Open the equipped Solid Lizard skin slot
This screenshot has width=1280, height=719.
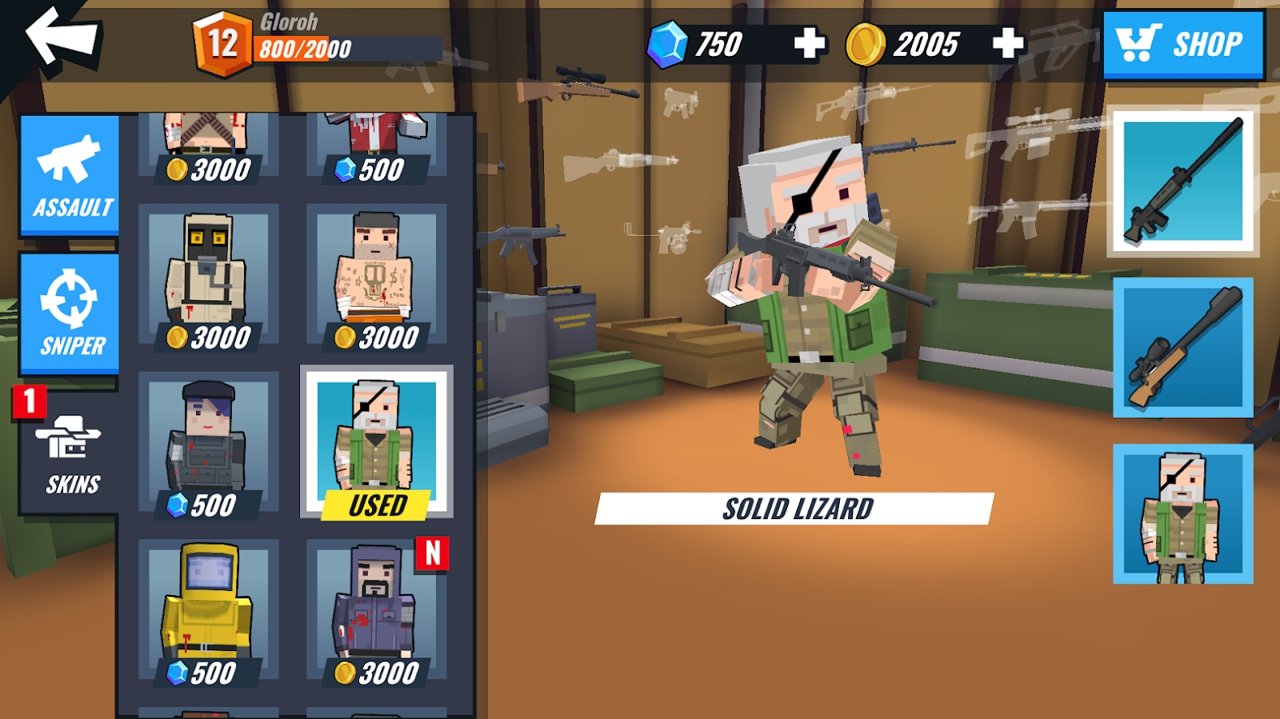(x=1182, y=513)
